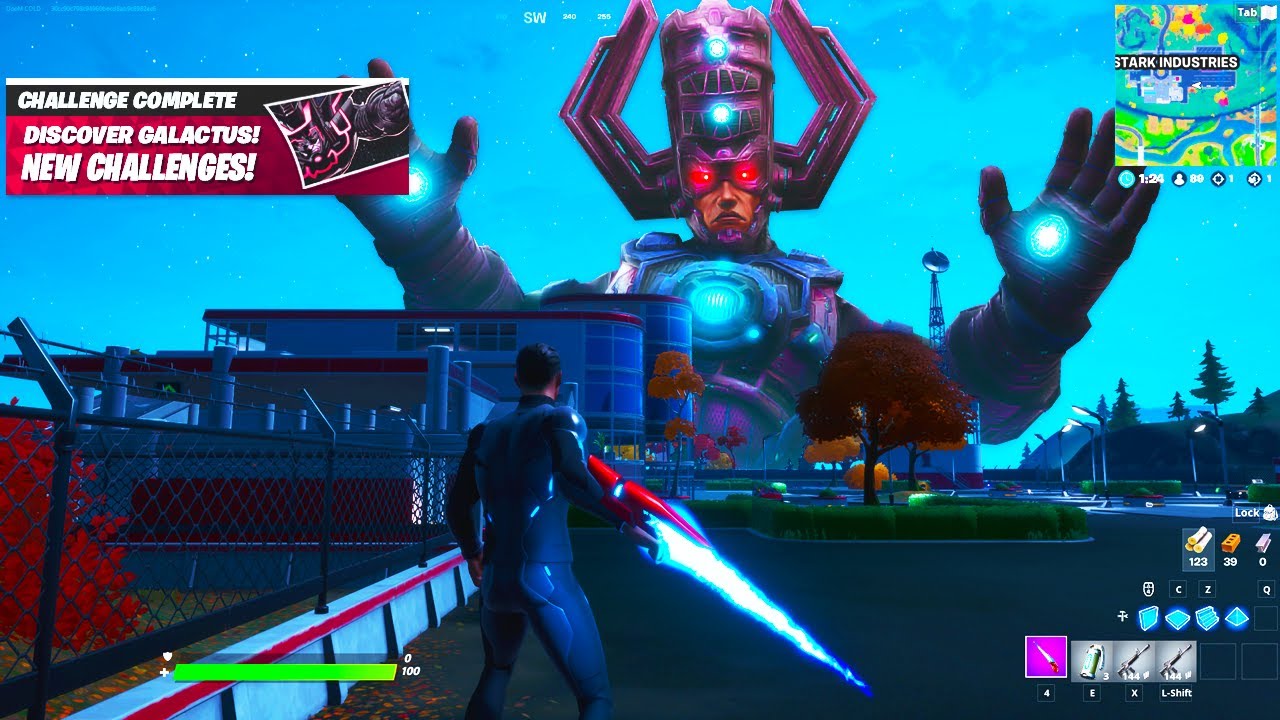Toggle the Q edit keybind slot
Image resolution: width=1280 pixels, height=720 pixels.
1266,590
